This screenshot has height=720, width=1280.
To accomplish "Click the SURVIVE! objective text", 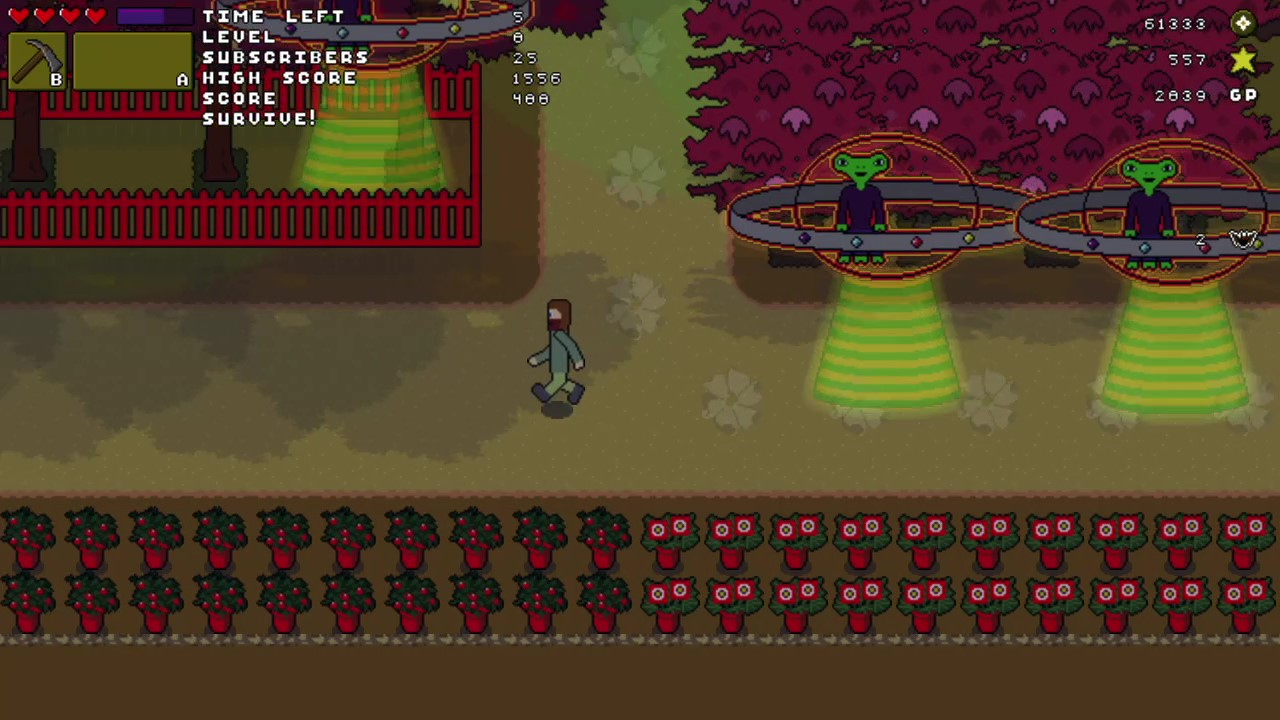I will [259, 118].
